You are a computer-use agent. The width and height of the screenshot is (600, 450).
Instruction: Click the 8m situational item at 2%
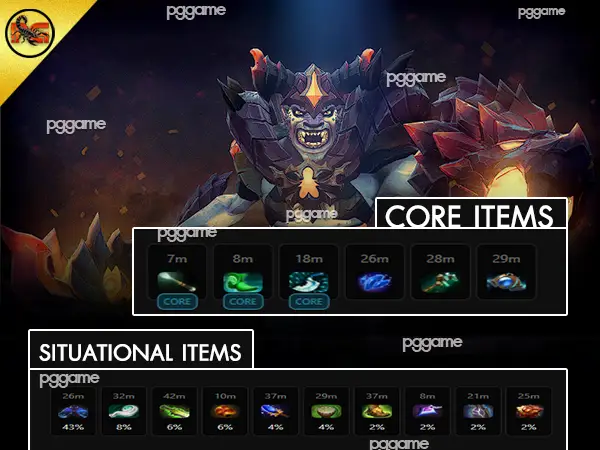point(425,411)
